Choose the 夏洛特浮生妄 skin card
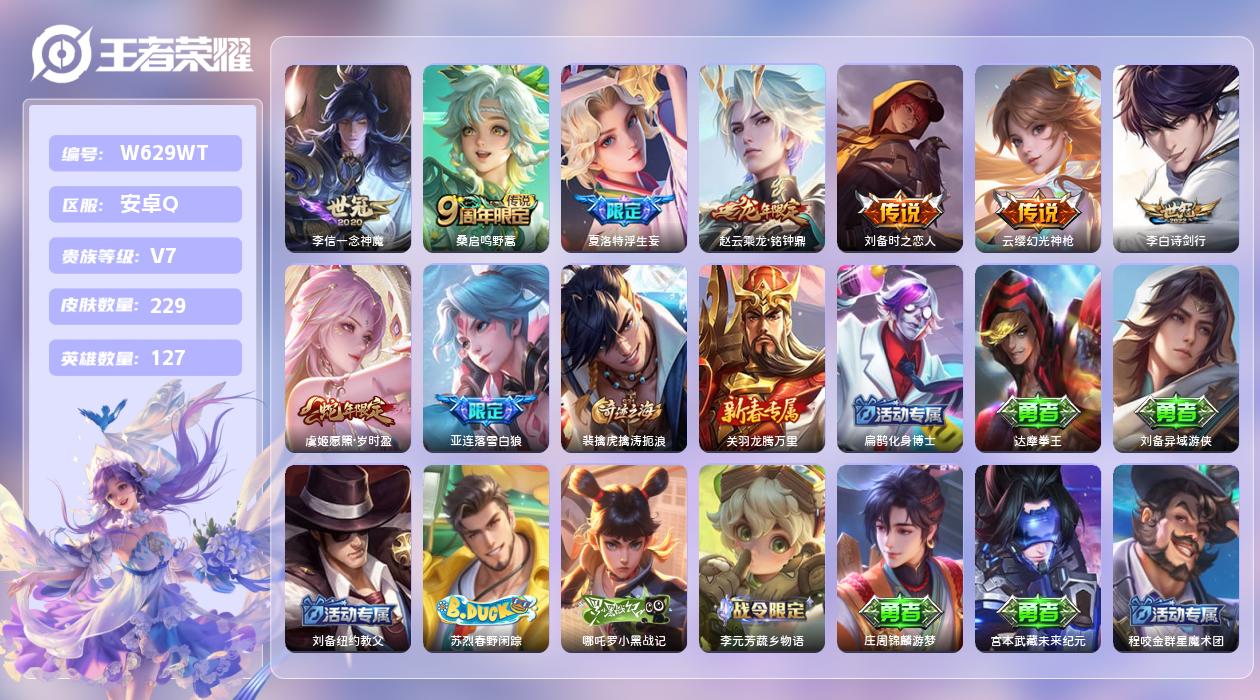Screen dimensions: 1260x700 pyautogui.click(x=624, y=158)
